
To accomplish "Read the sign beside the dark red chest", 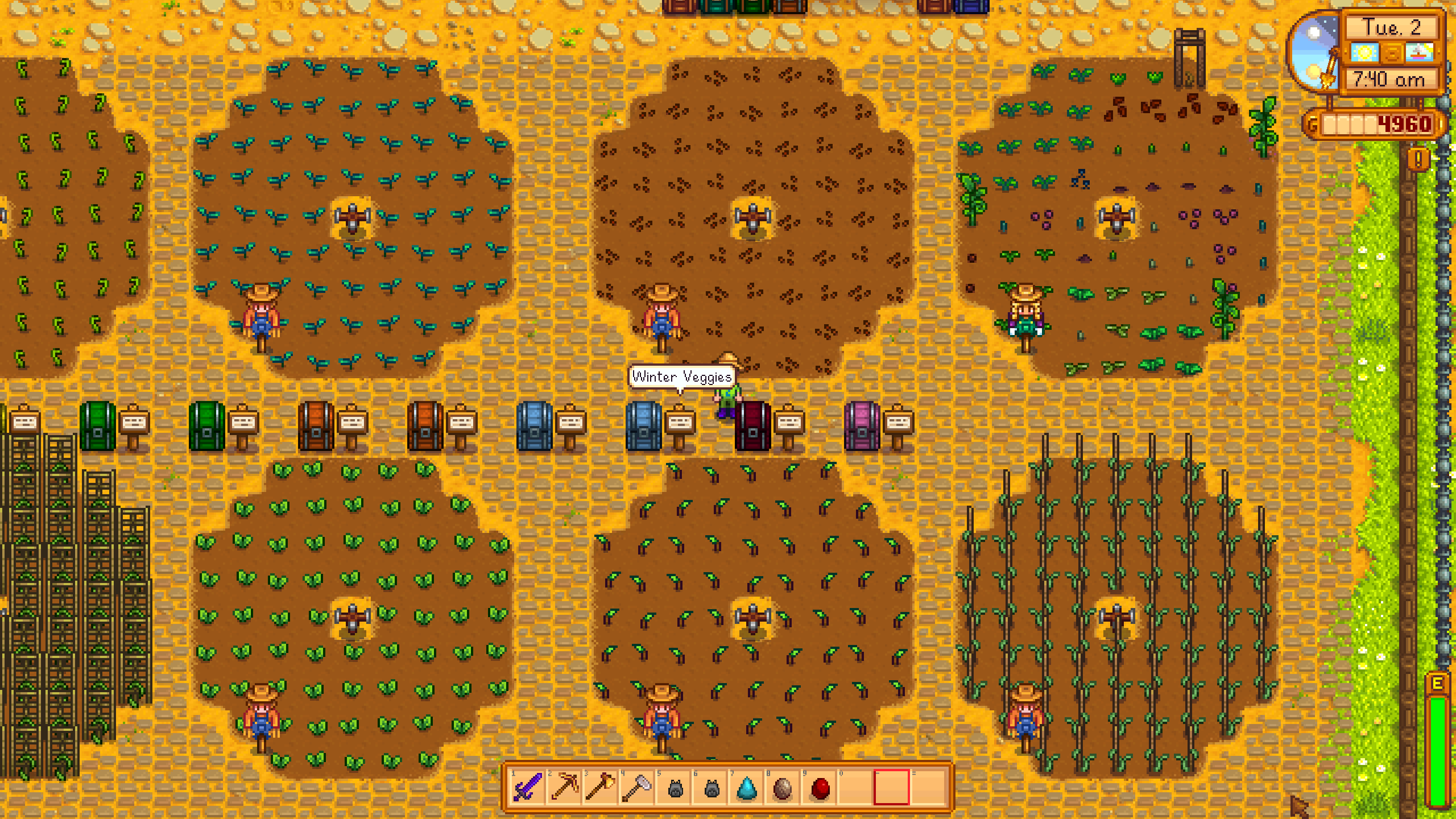I will [x=789, y=422].
